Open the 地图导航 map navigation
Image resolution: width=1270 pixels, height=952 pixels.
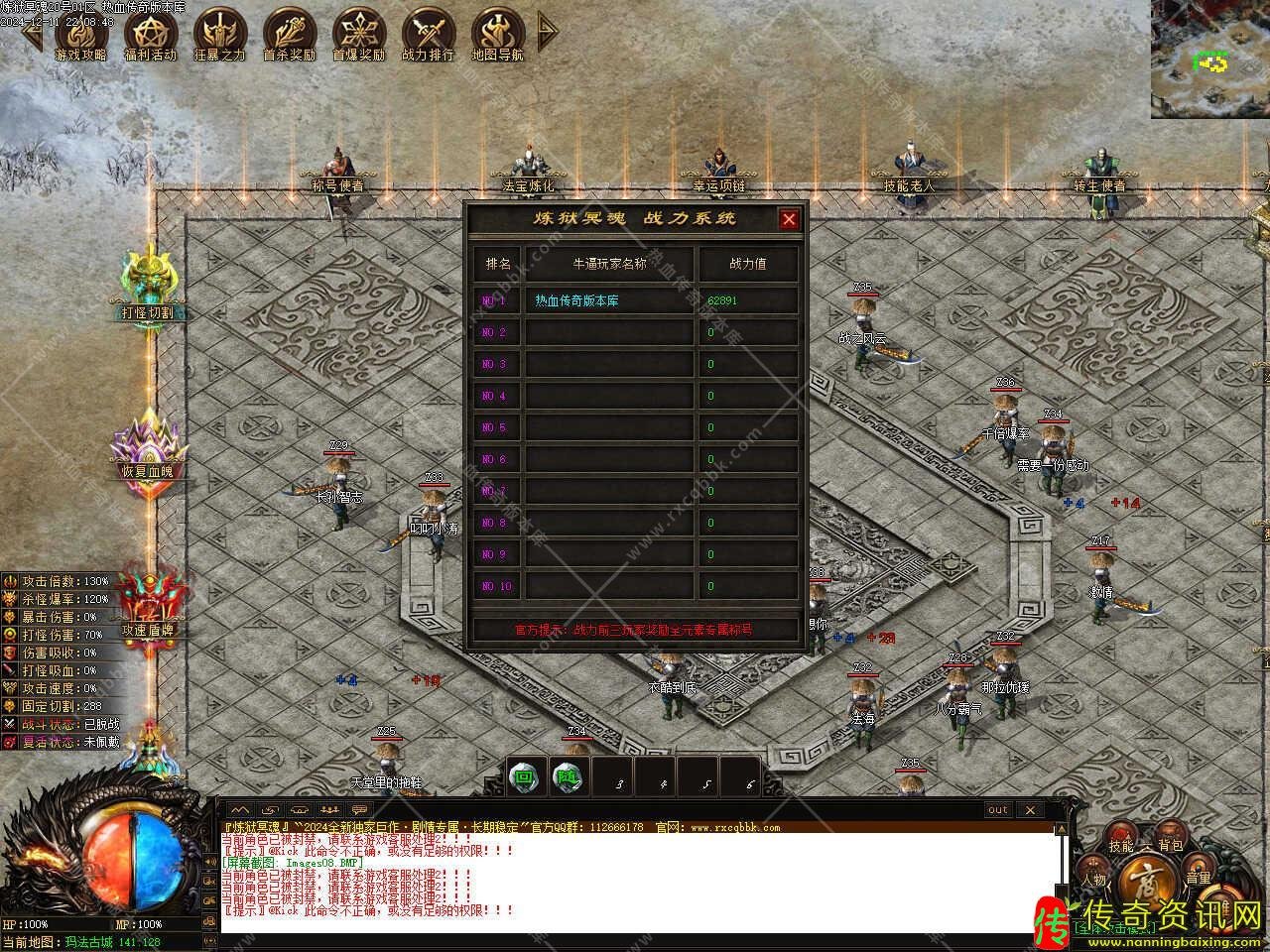click(497, 35)
